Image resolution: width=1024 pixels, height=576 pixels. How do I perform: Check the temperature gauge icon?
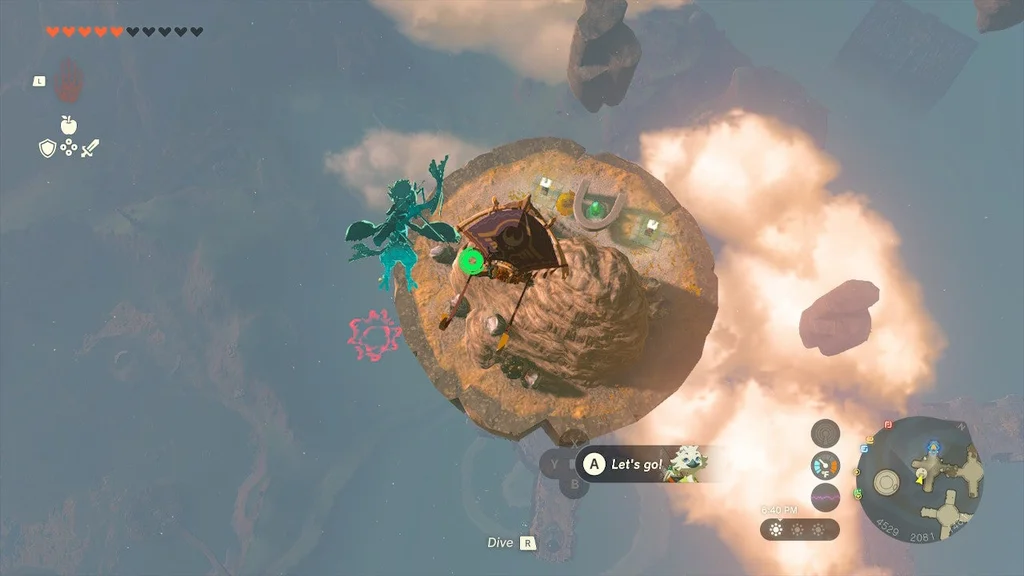(x=825, y=465)
